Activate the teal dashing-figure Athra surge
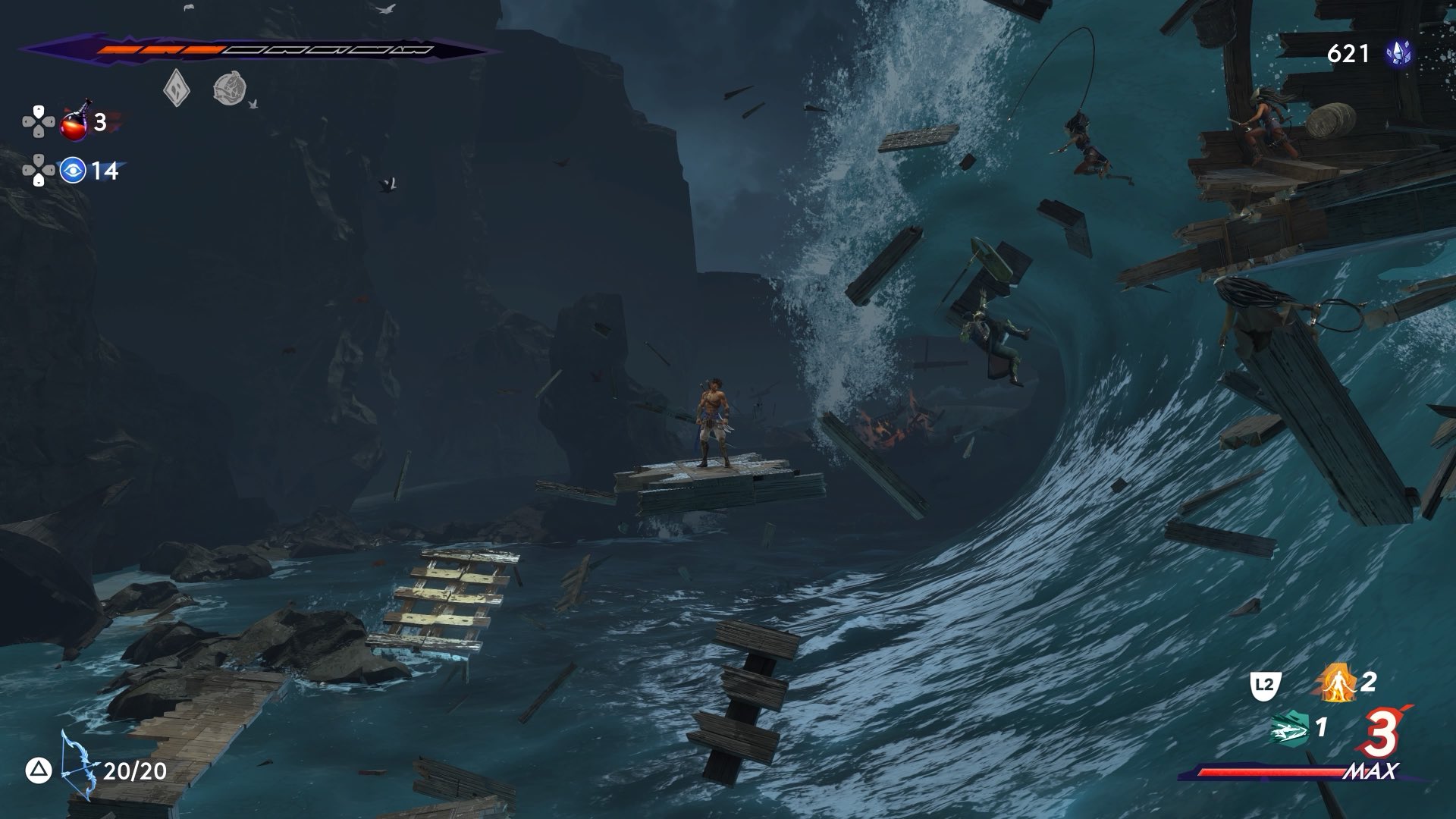The height and width of the screenshot is (819, 1456). point(1291,730)
